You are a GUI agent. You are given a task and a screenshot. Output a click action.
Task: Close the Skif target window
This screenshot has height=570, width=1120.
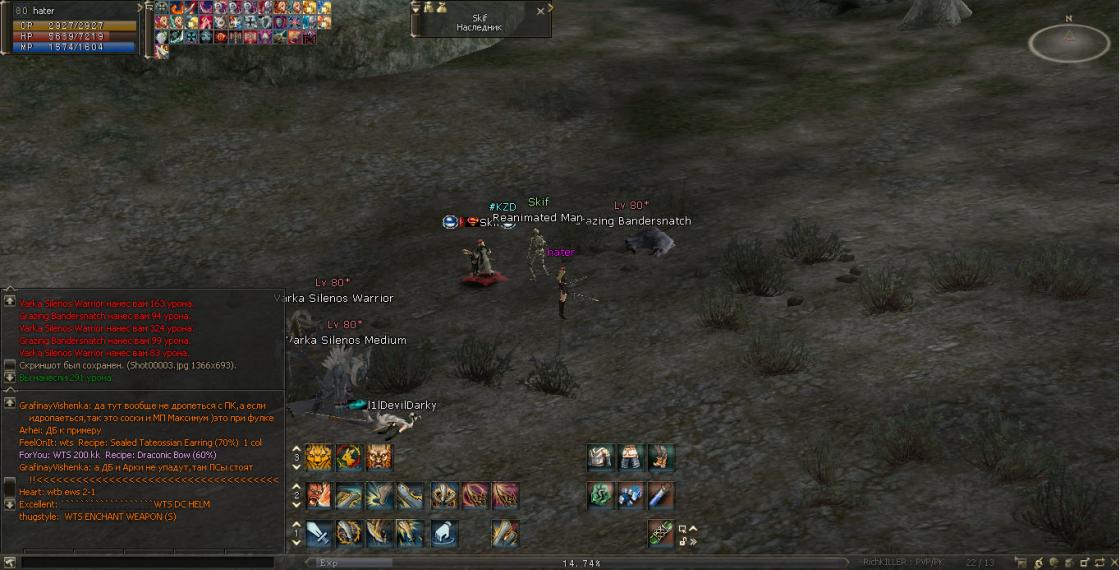tap(541, 11)
